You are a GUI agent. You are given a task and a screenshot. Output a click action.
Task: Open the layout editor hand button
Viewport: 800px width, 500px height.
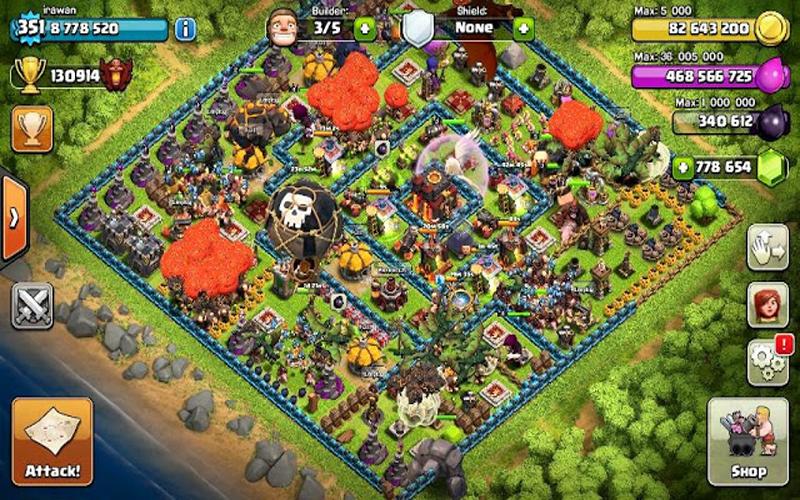(x=768, y=247)
